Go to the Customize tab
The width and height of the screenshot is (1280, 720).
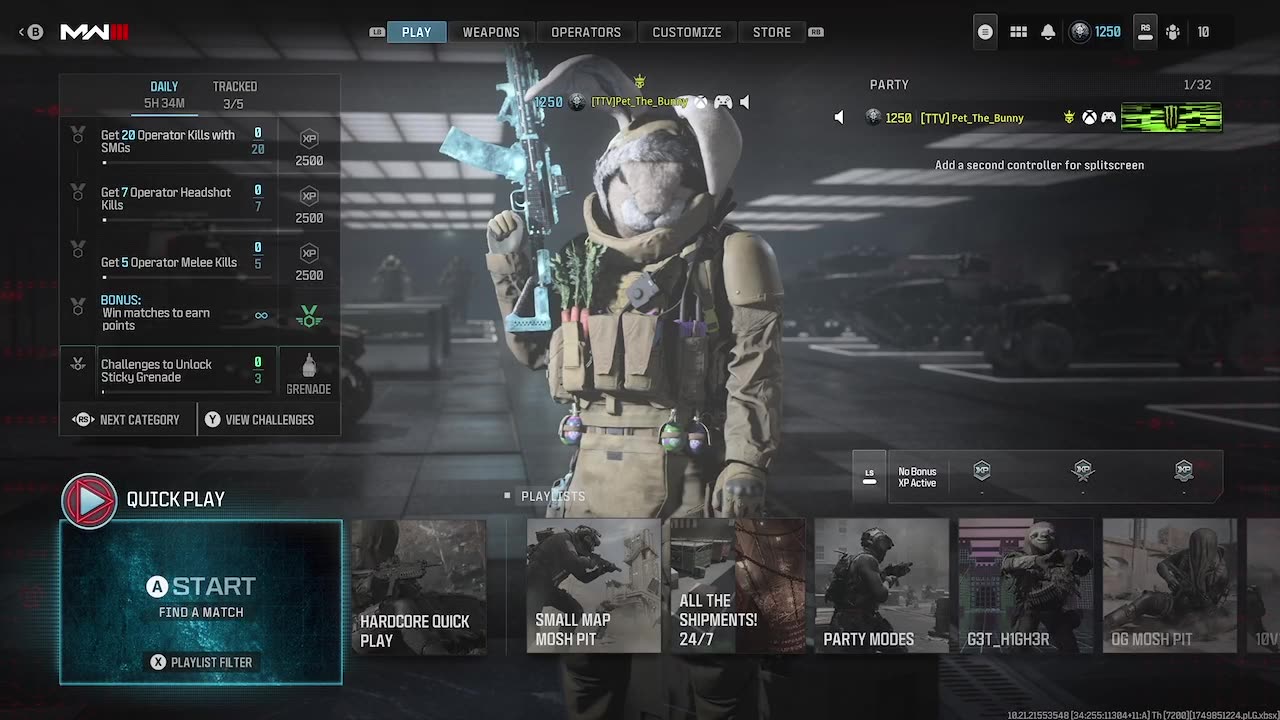click(x=686, y=32)
